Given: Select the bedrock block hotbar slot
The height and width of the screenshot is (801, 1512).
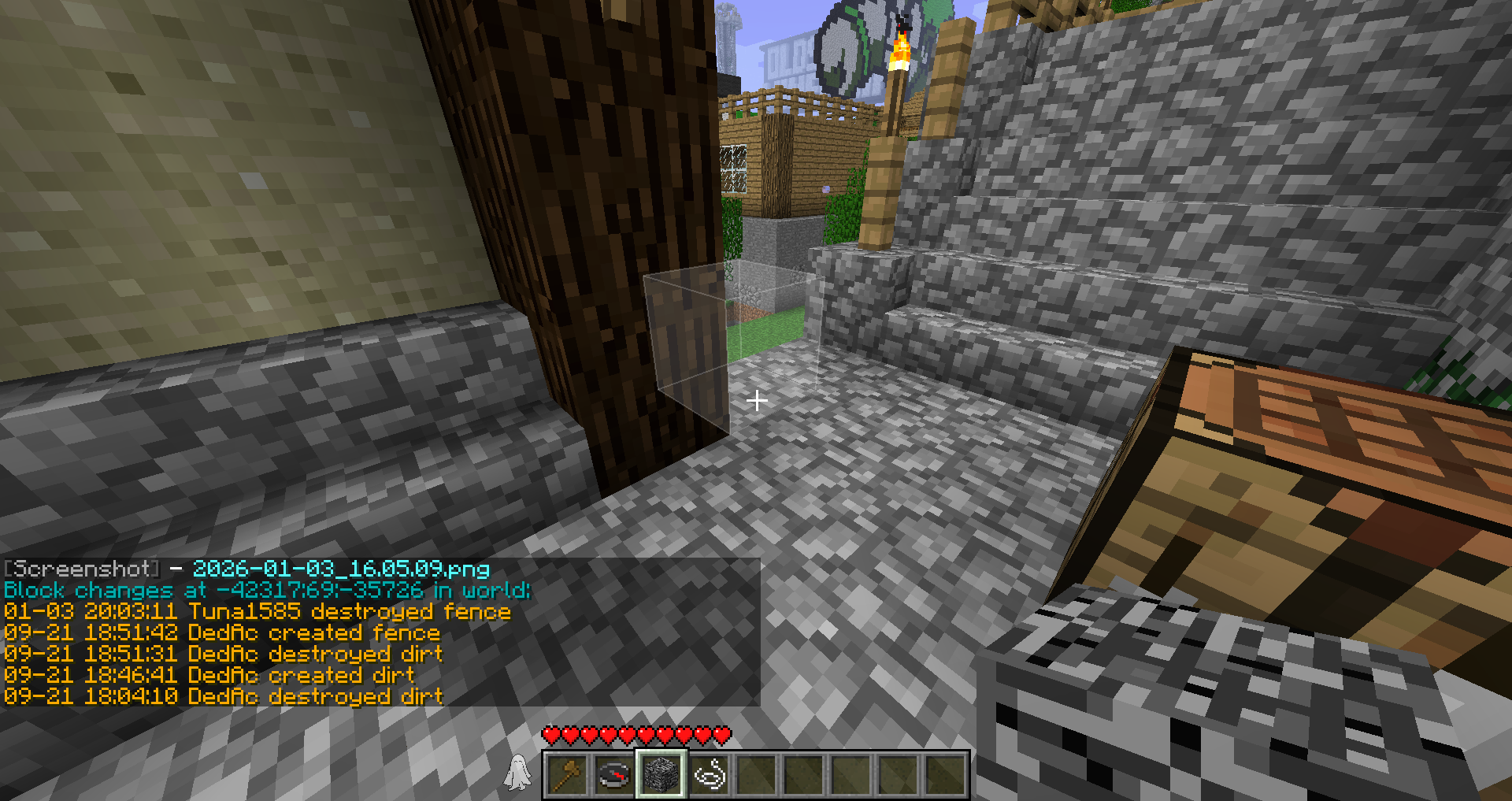Looking at the screenshot, I should point(661,774).
